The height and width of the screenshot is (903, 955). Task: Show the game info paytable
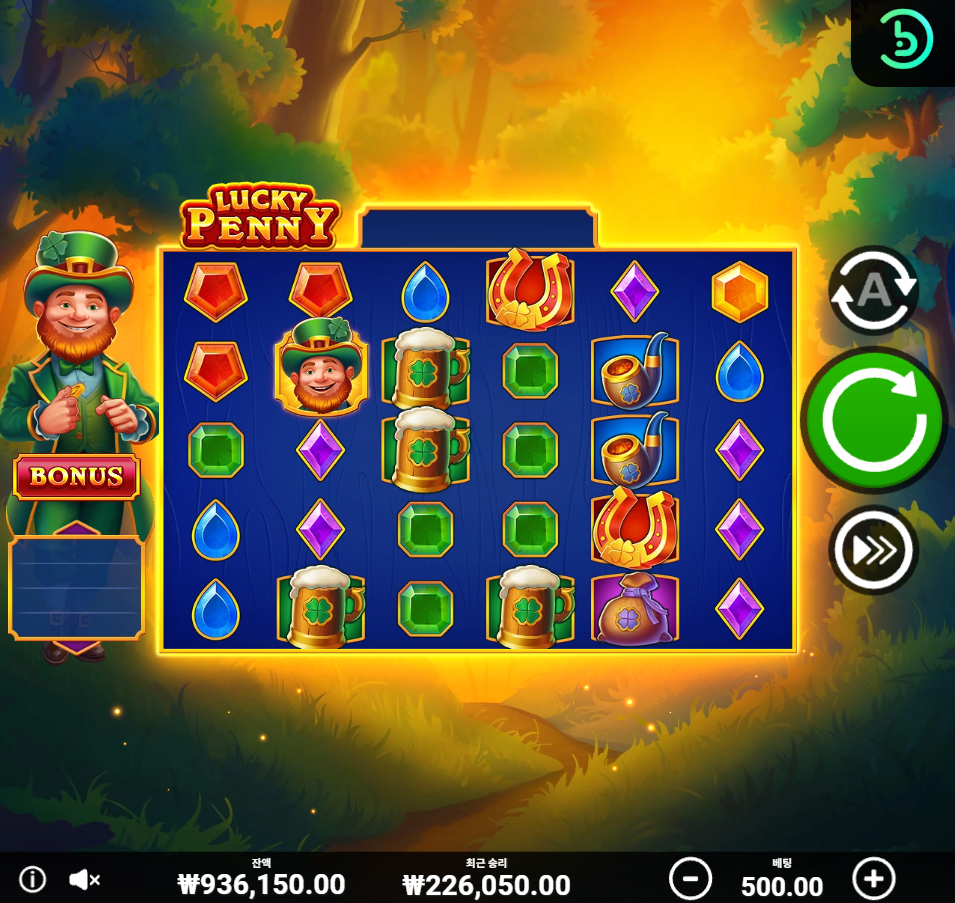pos(33,880)
